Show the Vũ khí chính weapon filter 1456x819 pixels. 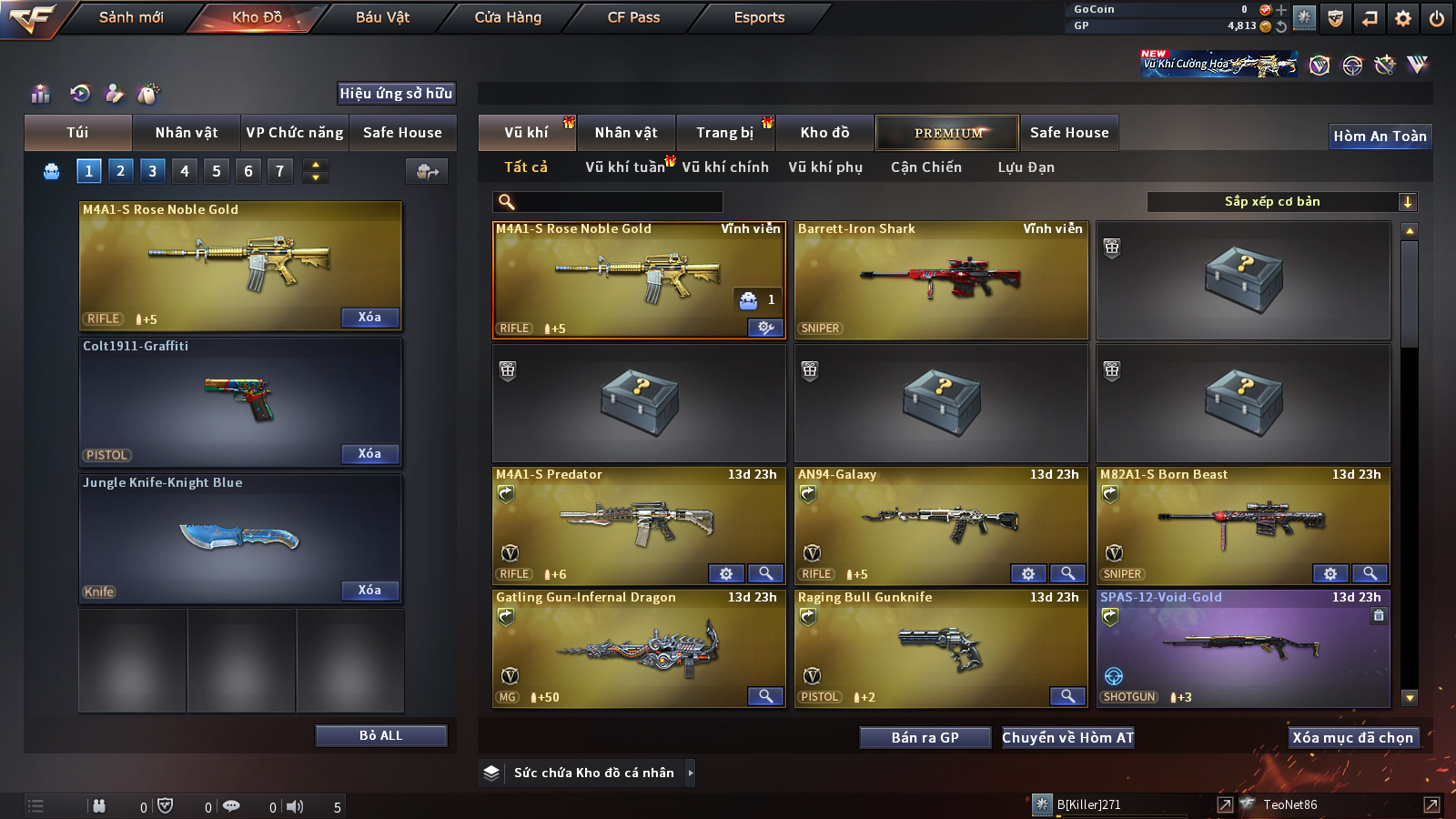[x=724, y=167]
